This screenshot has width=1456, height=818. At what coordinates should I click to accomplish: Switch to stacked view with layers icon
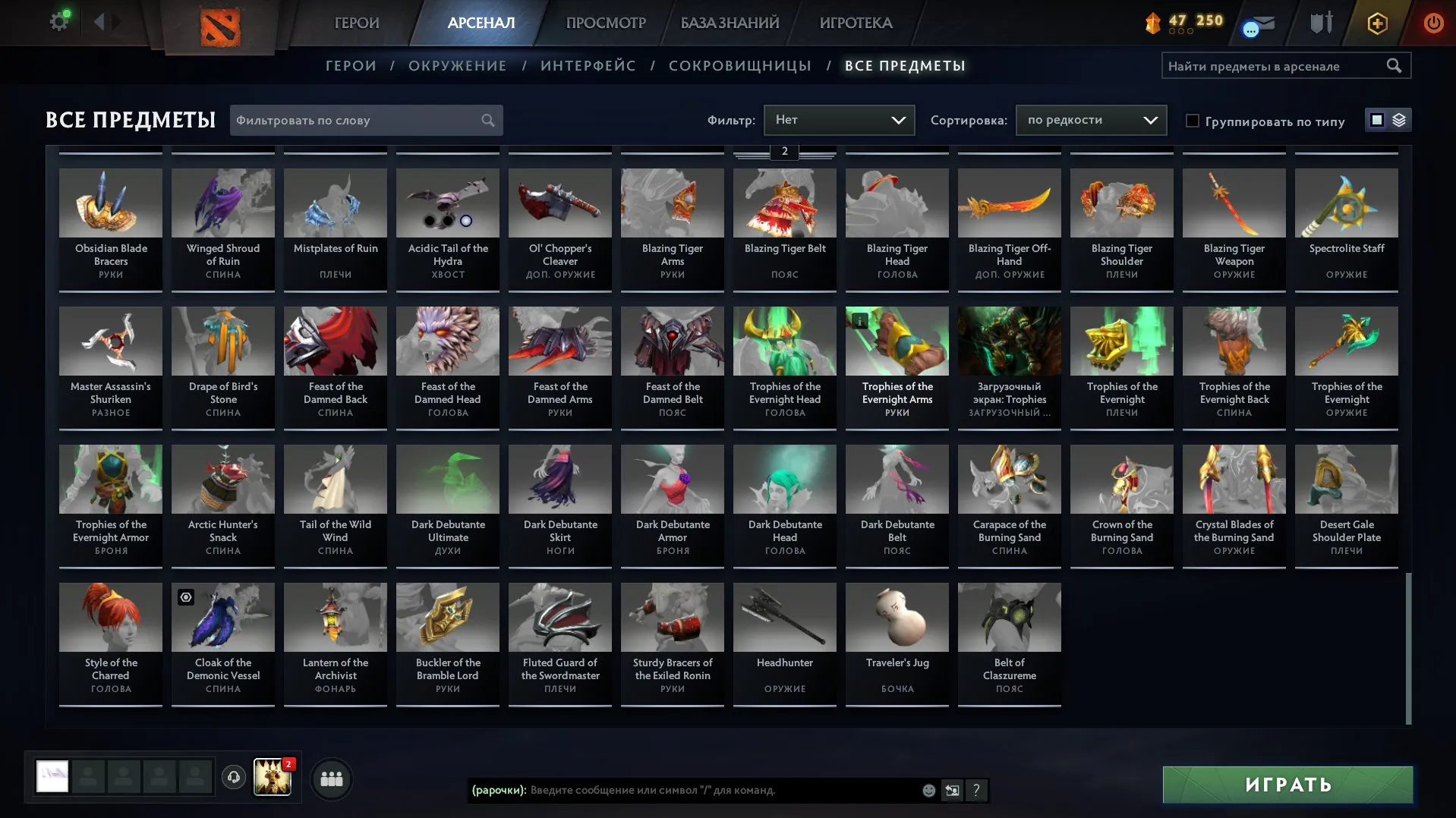click(x=1398, y=119)
